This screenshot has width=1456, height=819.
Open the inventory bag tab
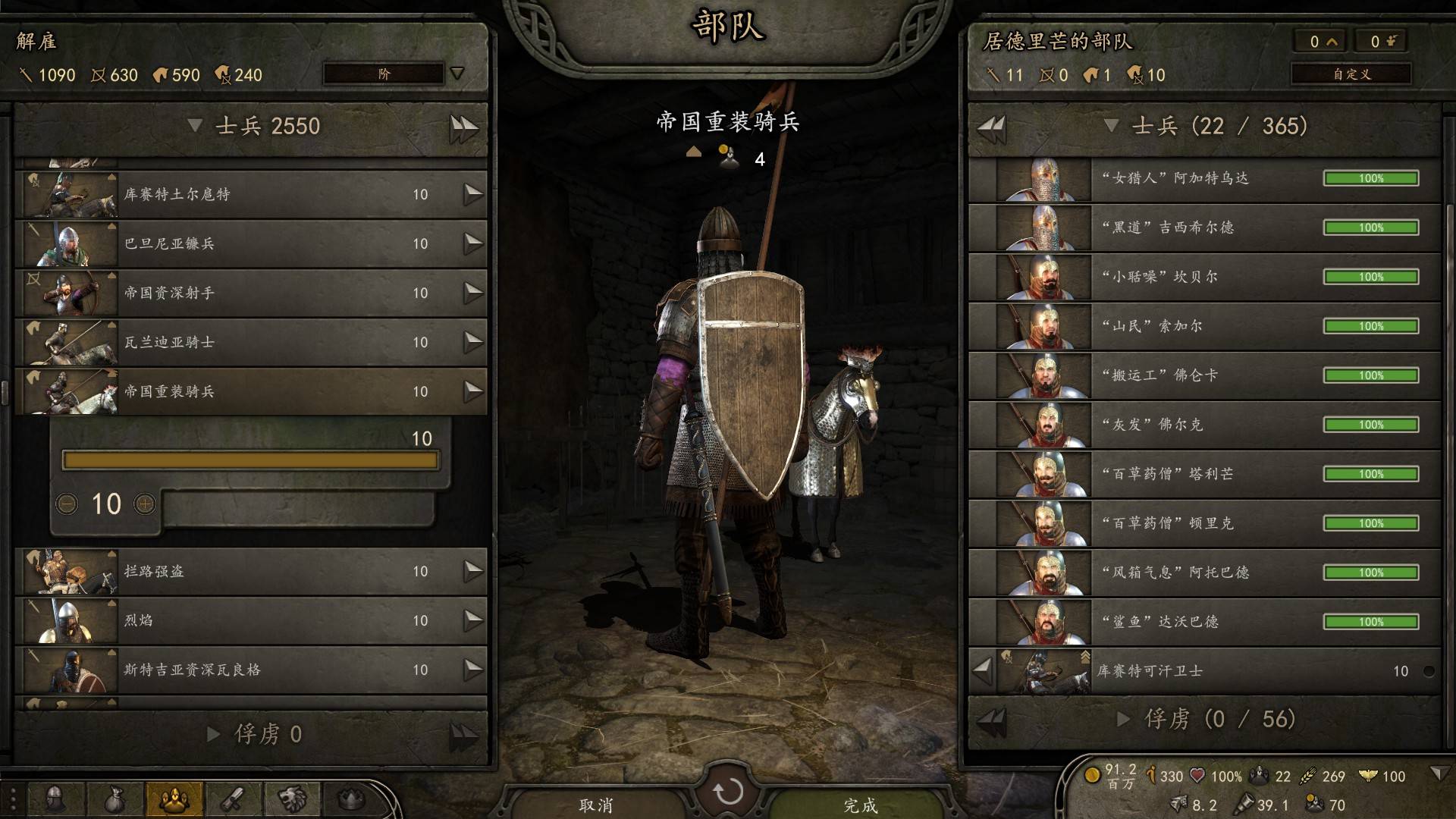115,799
